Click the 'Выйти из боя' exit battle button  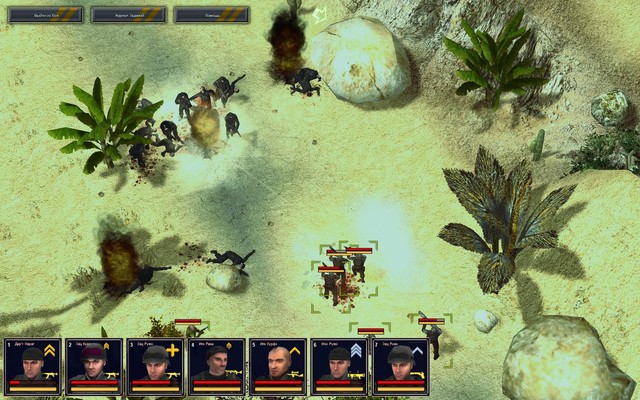pos(47,15)
